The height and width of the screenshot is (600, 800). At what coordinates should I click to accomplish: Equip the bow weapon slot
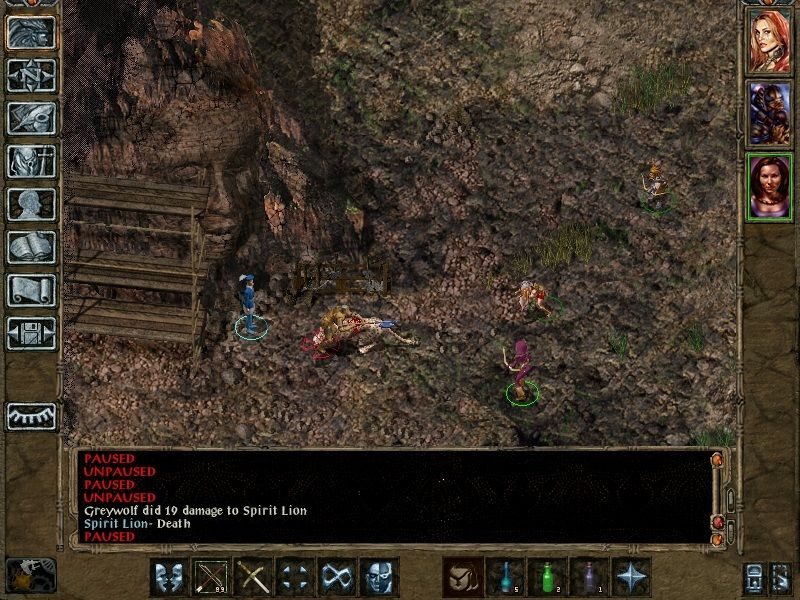click(210, 577)
